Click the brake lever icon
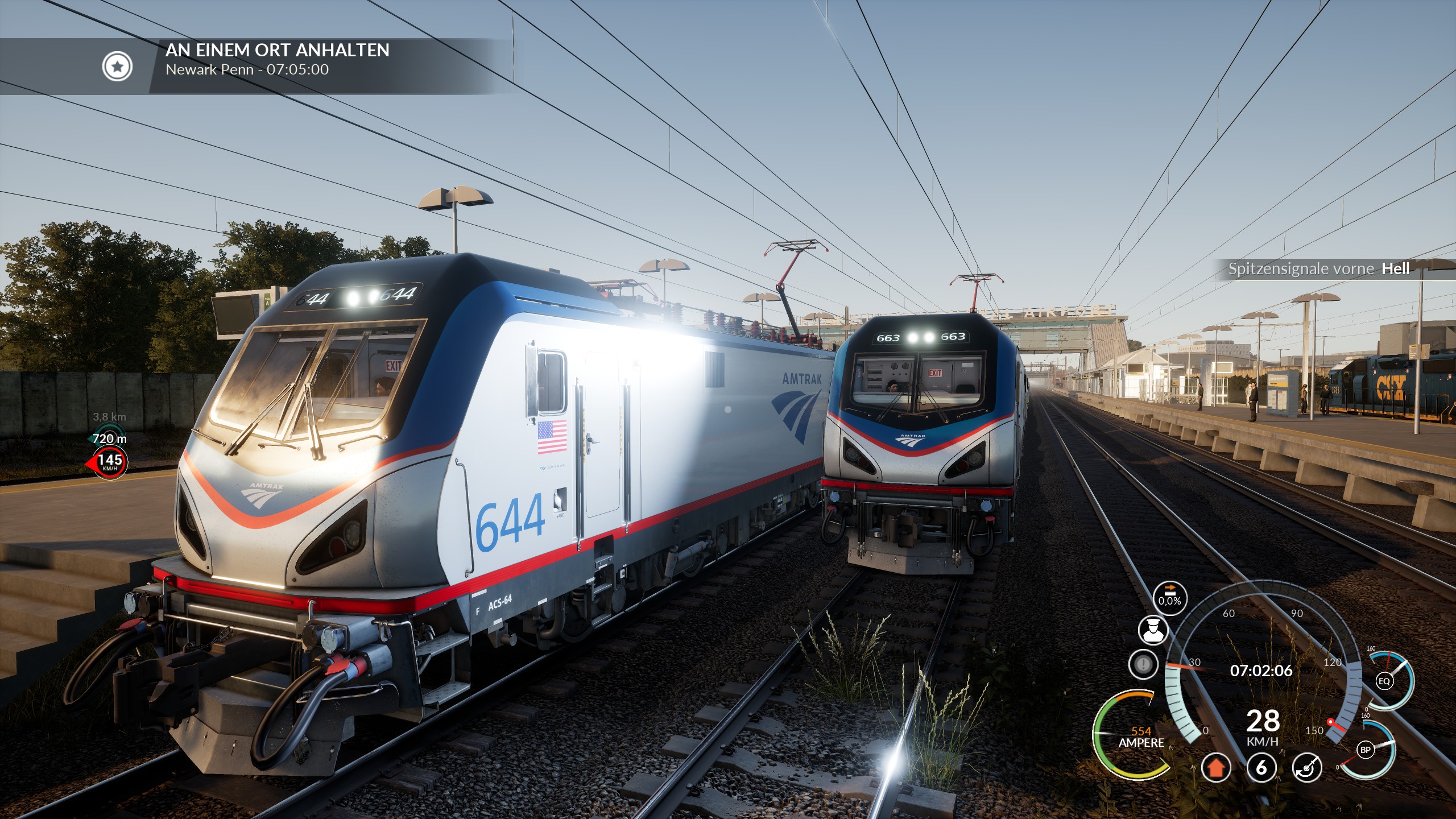 (1306, 768)
